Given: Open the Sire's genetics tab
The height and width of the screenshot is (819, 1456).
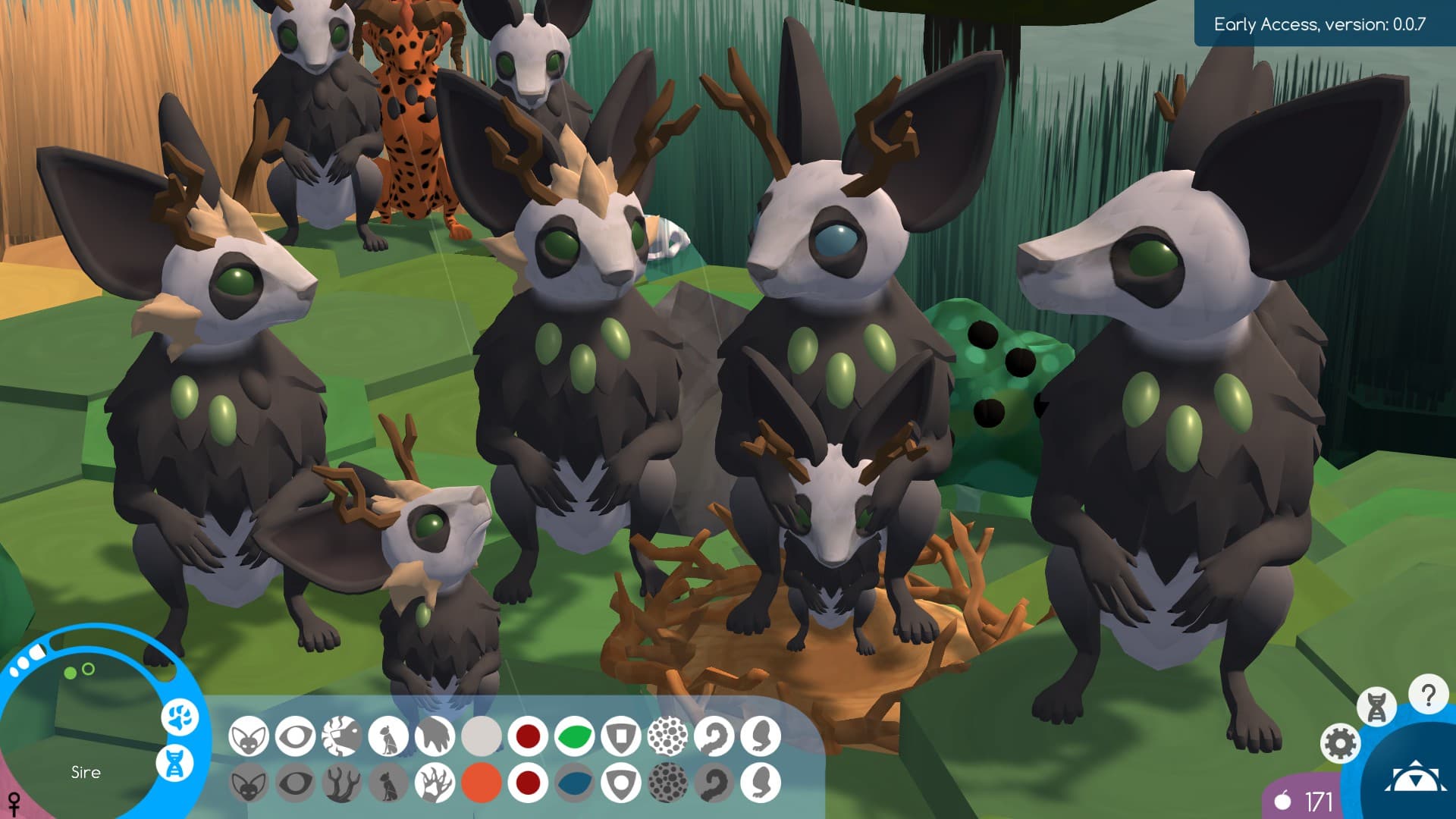Looking at the screenshot, I should 174,763.
